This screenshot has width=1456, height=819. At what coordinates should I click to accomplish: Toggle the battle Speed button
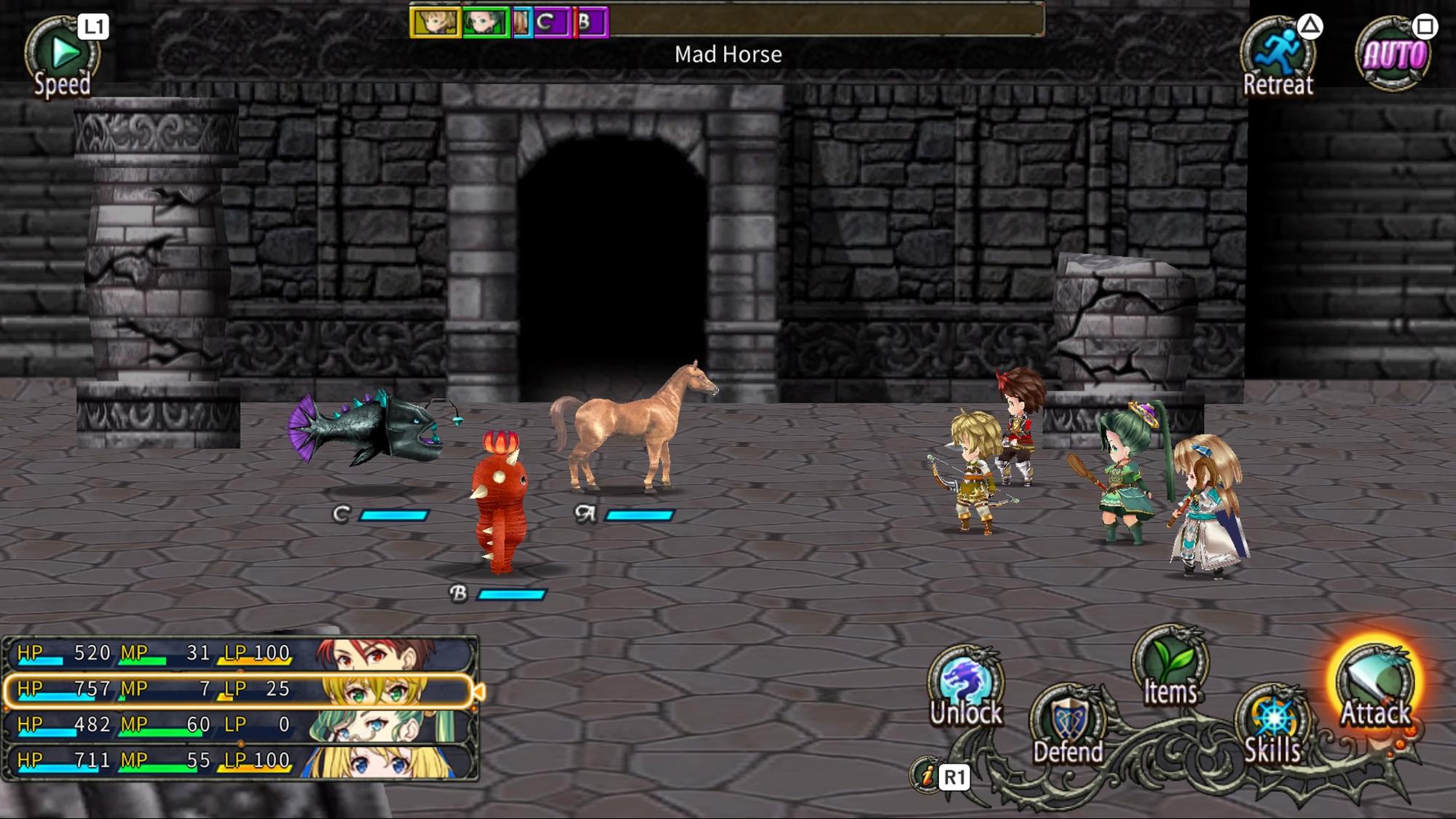[x=62, y=57]
